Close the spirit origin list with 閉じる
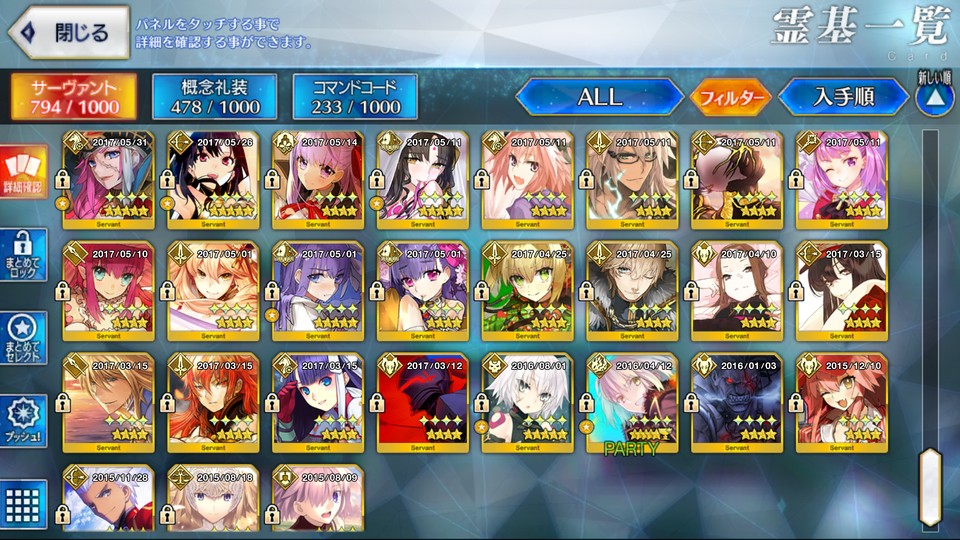Screen dimensions: 960x540 click(68, 33)
